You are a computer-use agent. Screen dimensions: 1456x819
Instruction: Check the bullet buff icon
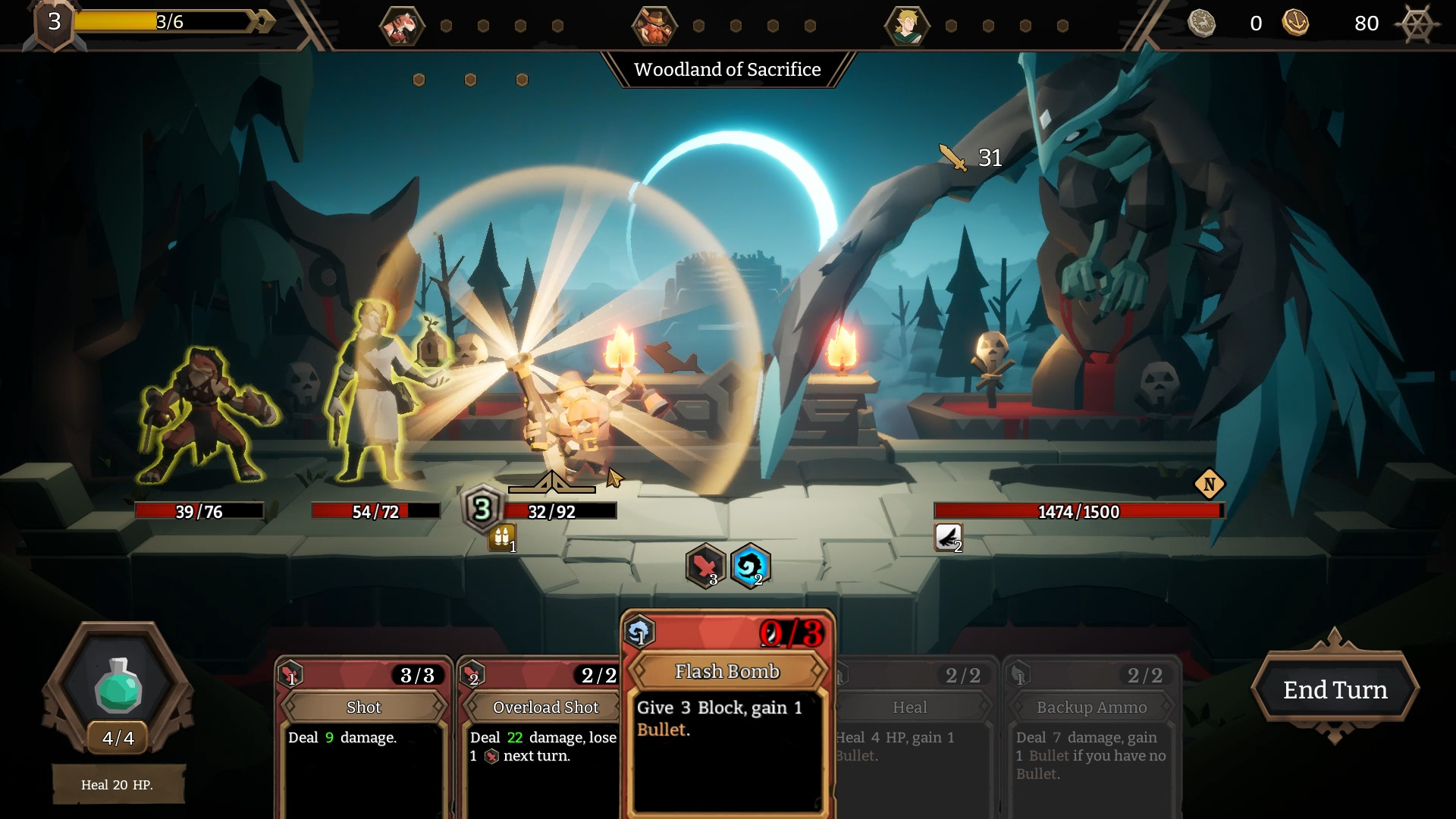(502, 538)
